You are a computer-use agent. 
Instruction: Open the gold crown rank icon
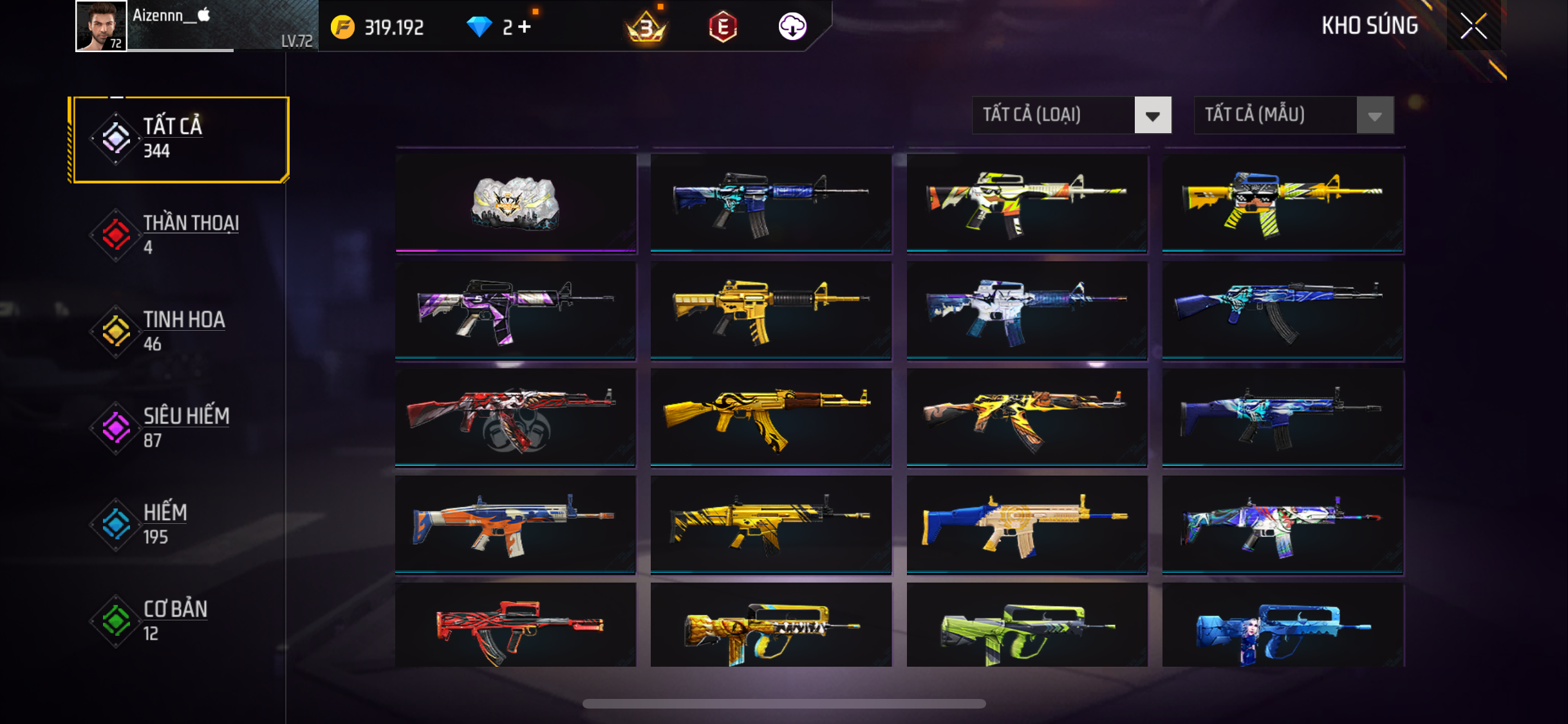pyautogui.click(x=646, y=27)
